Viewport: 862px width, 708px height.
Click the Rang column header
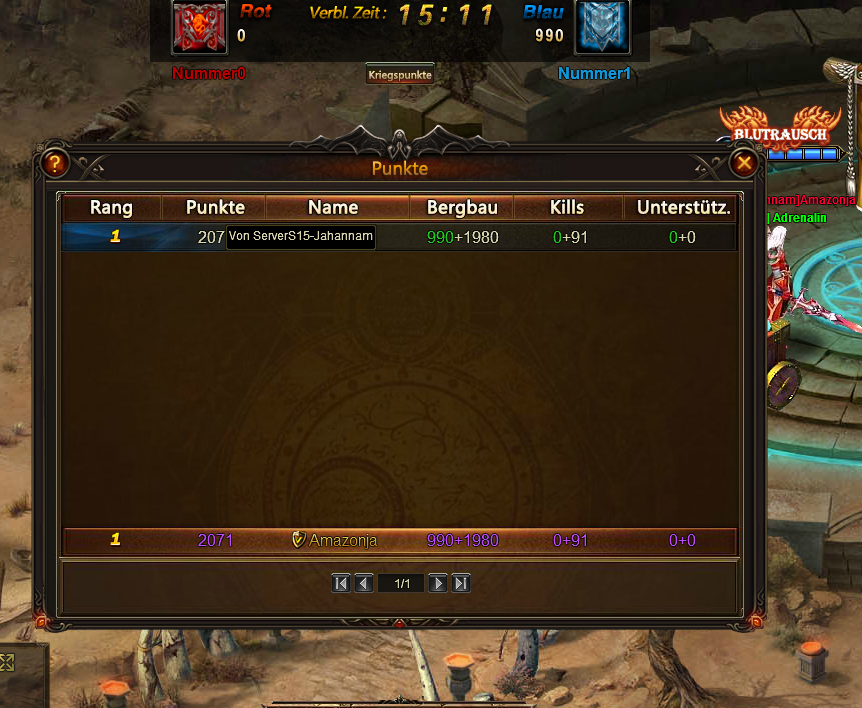(x=111, y=208)
